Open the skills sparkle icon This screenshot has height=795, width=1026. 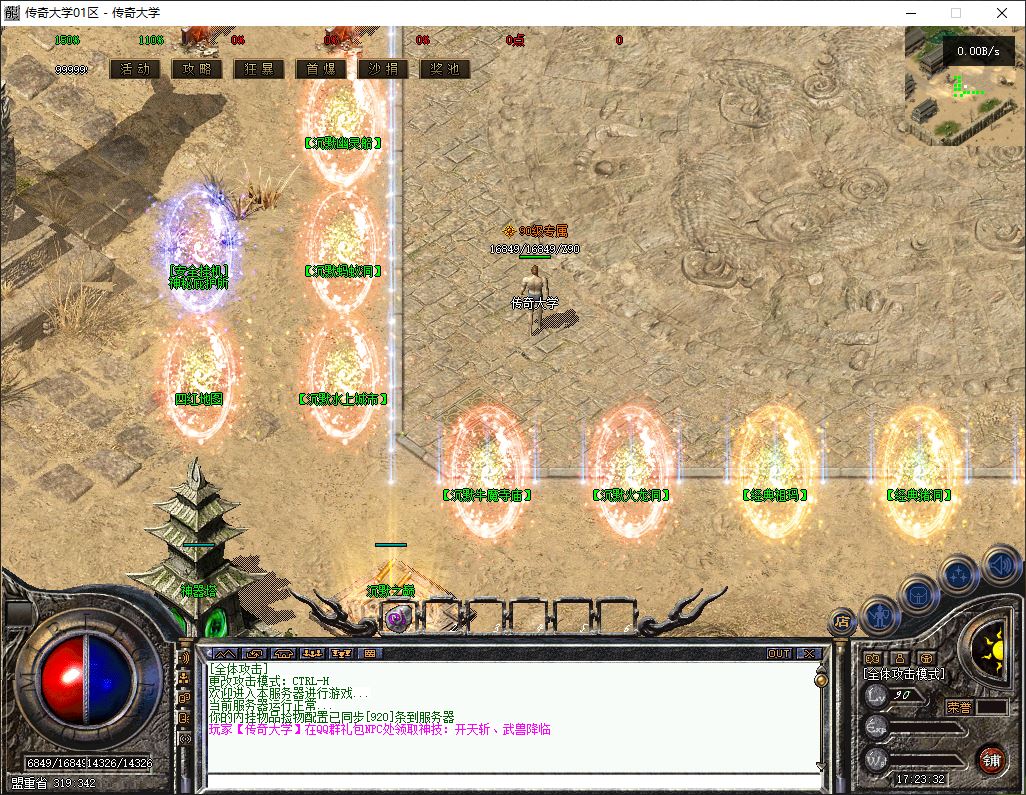coord(958,575)
